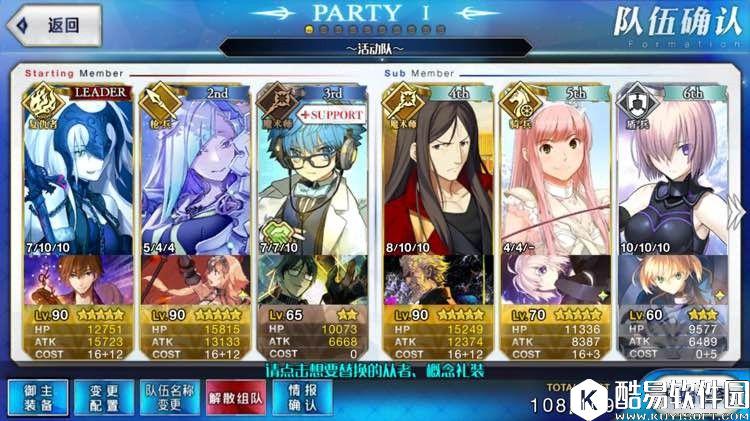The height and width of the screenshot is (421, 750).
Task: Choose the 变更配置 change formation button
Action: click(97, 397)
